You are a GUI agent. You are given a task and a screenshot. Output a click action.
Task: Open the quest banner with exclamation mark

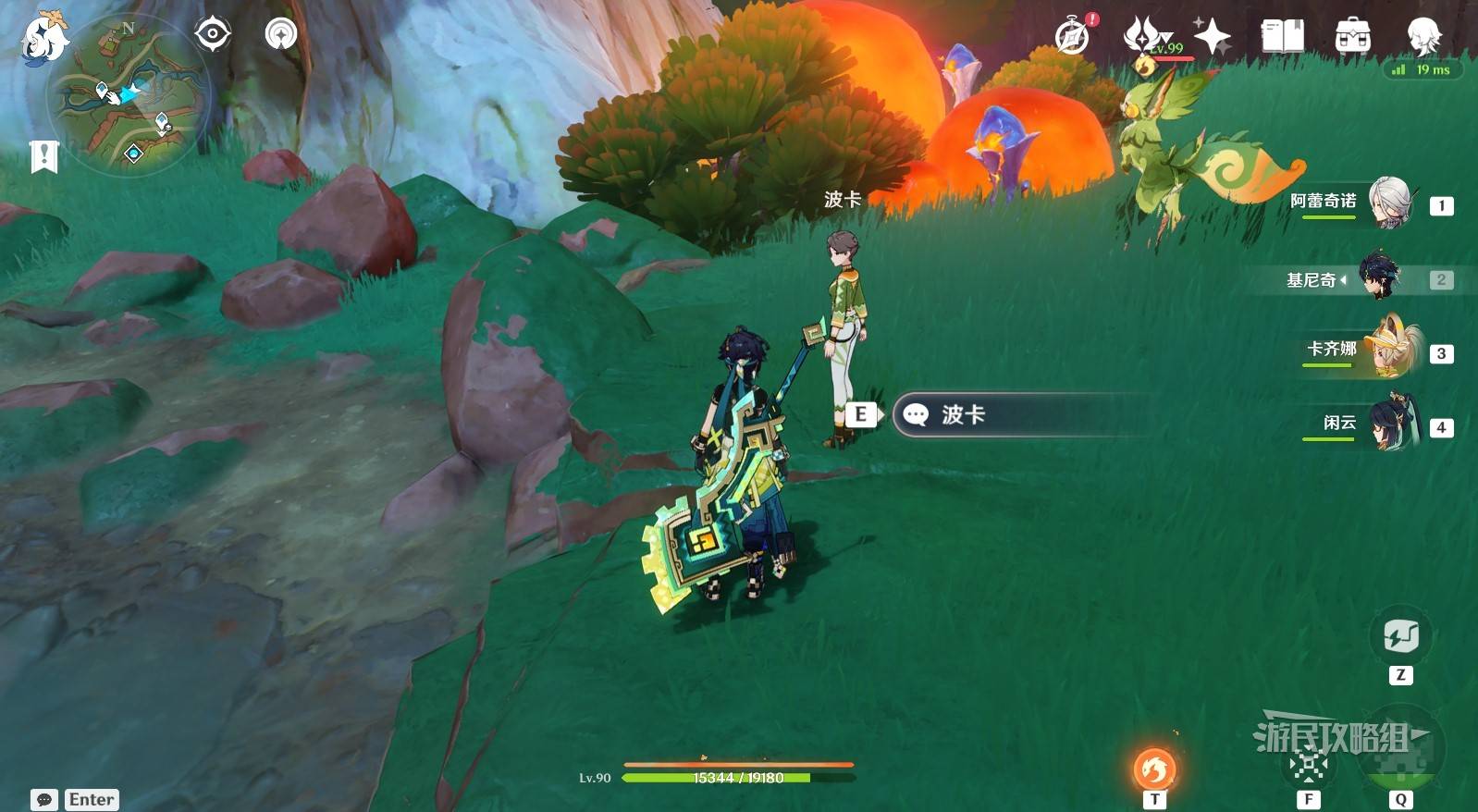tap(43, 157)
